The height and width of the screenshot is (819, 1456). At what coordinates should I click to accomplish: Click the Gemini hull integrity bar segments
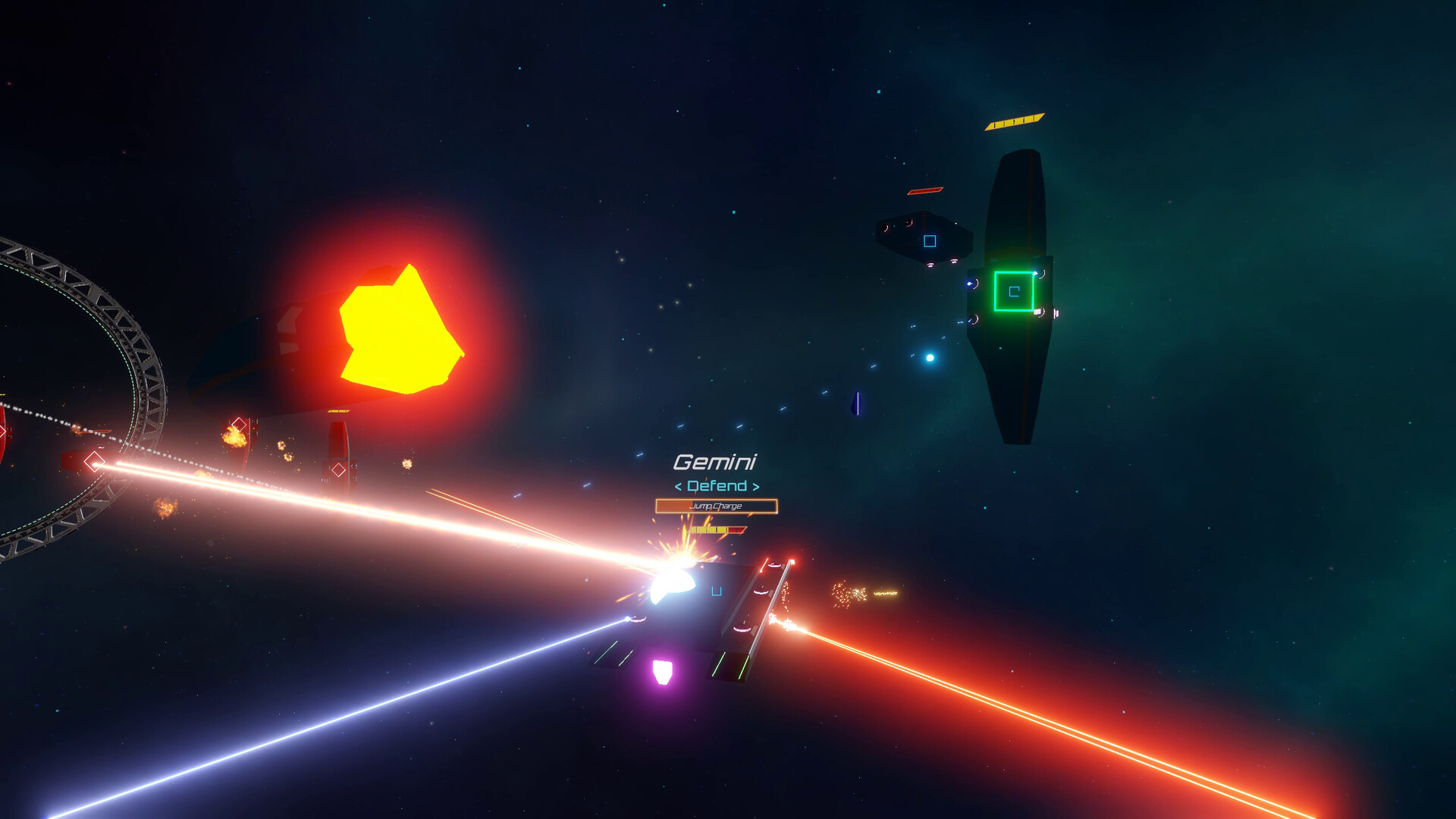(x=717, y=529)
